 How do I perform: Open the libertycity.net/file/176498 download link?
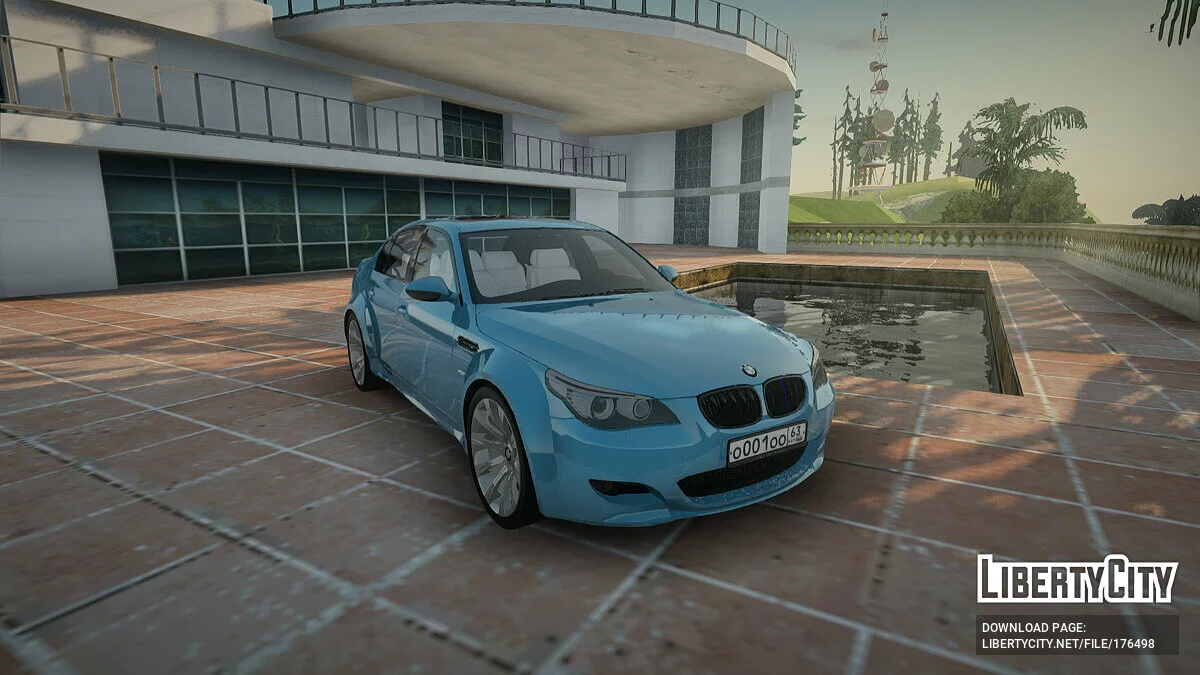[x=1068, y=643]
